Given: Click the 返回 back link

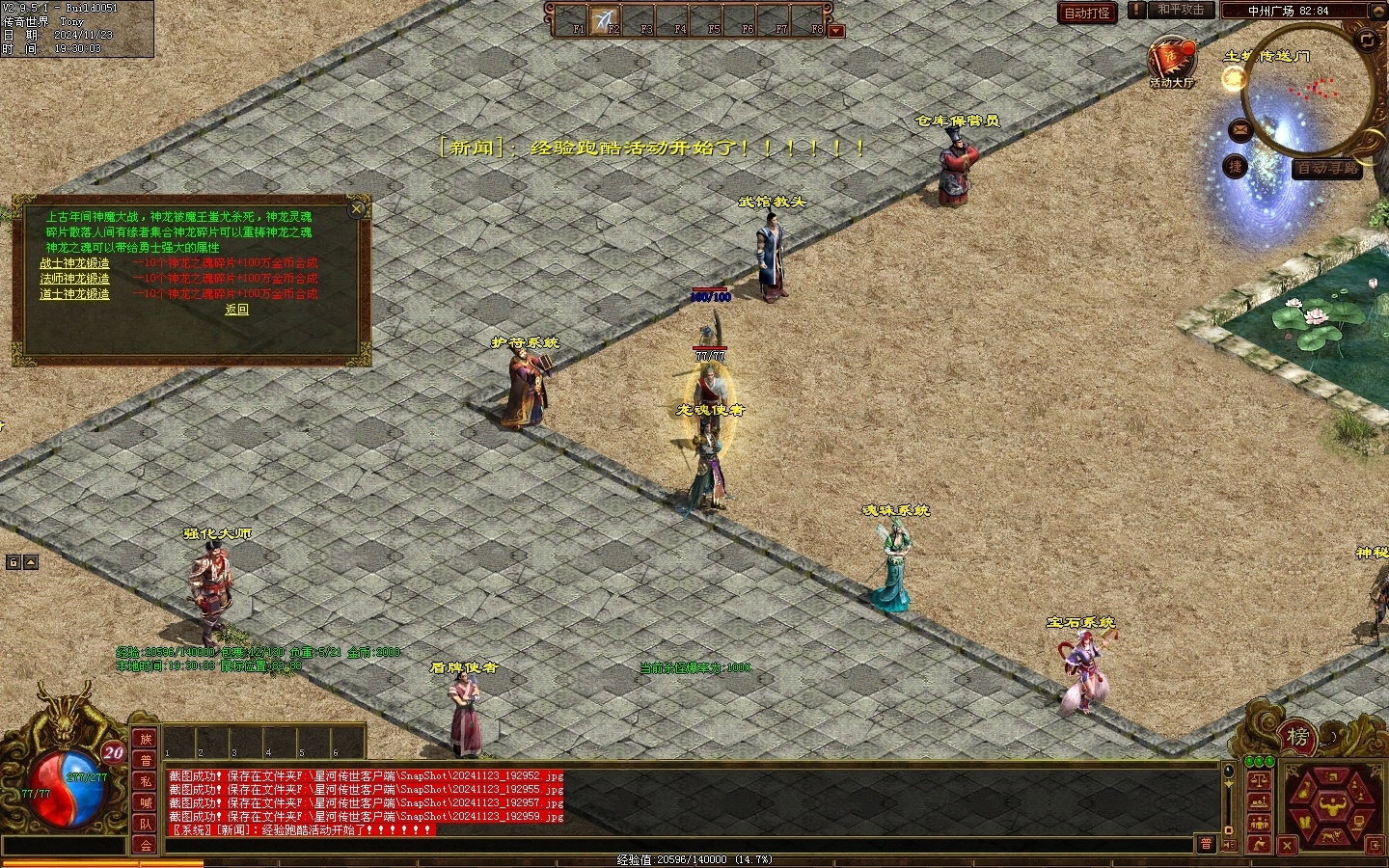Looking at the screenshot, I should pos(236,310).
